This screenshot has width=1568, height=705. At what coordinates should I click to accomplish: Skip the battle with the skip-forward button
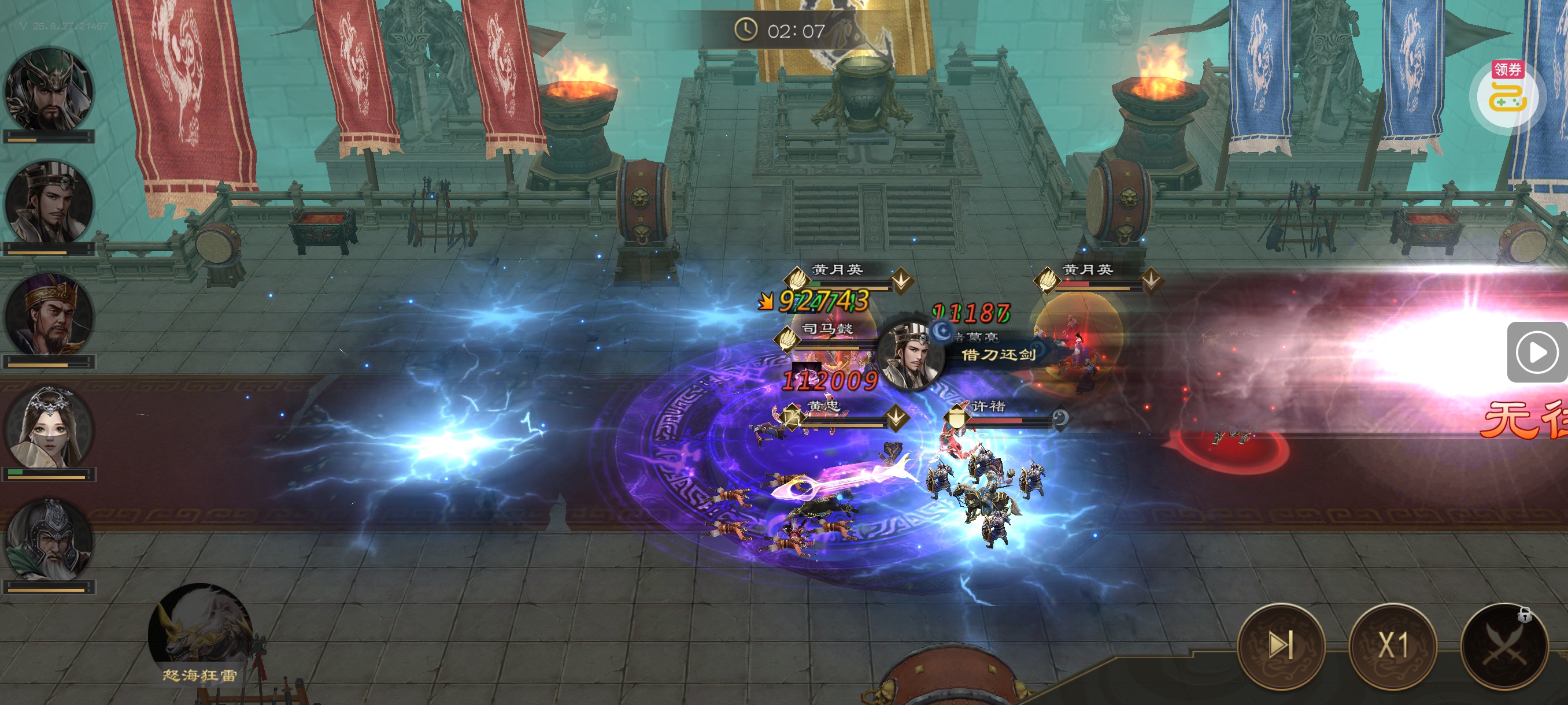tap(1281, 645)
